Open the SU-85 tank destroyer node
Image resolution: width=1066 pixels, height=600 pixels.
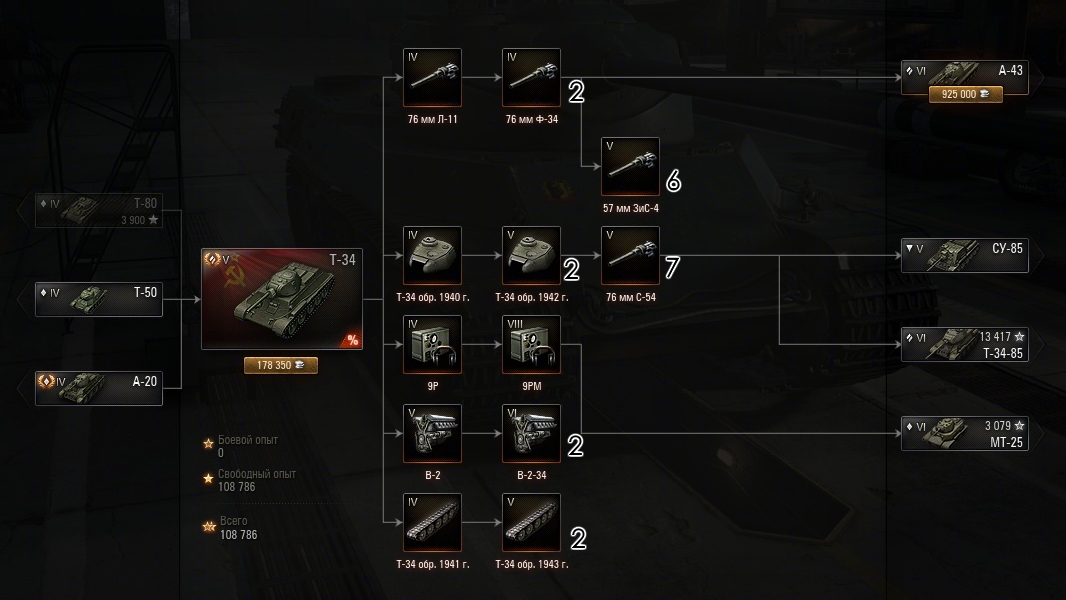964,256
